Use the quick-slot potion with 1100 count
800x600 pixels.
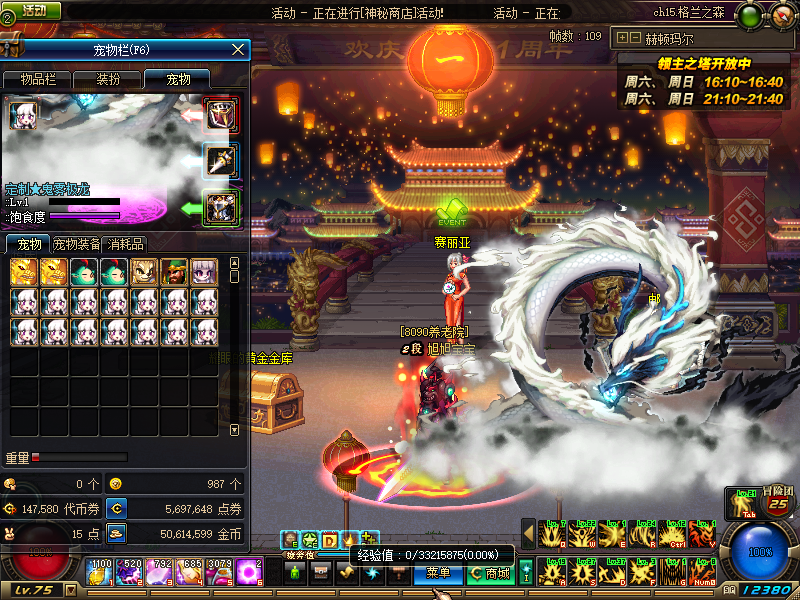[x=101, y=572]
